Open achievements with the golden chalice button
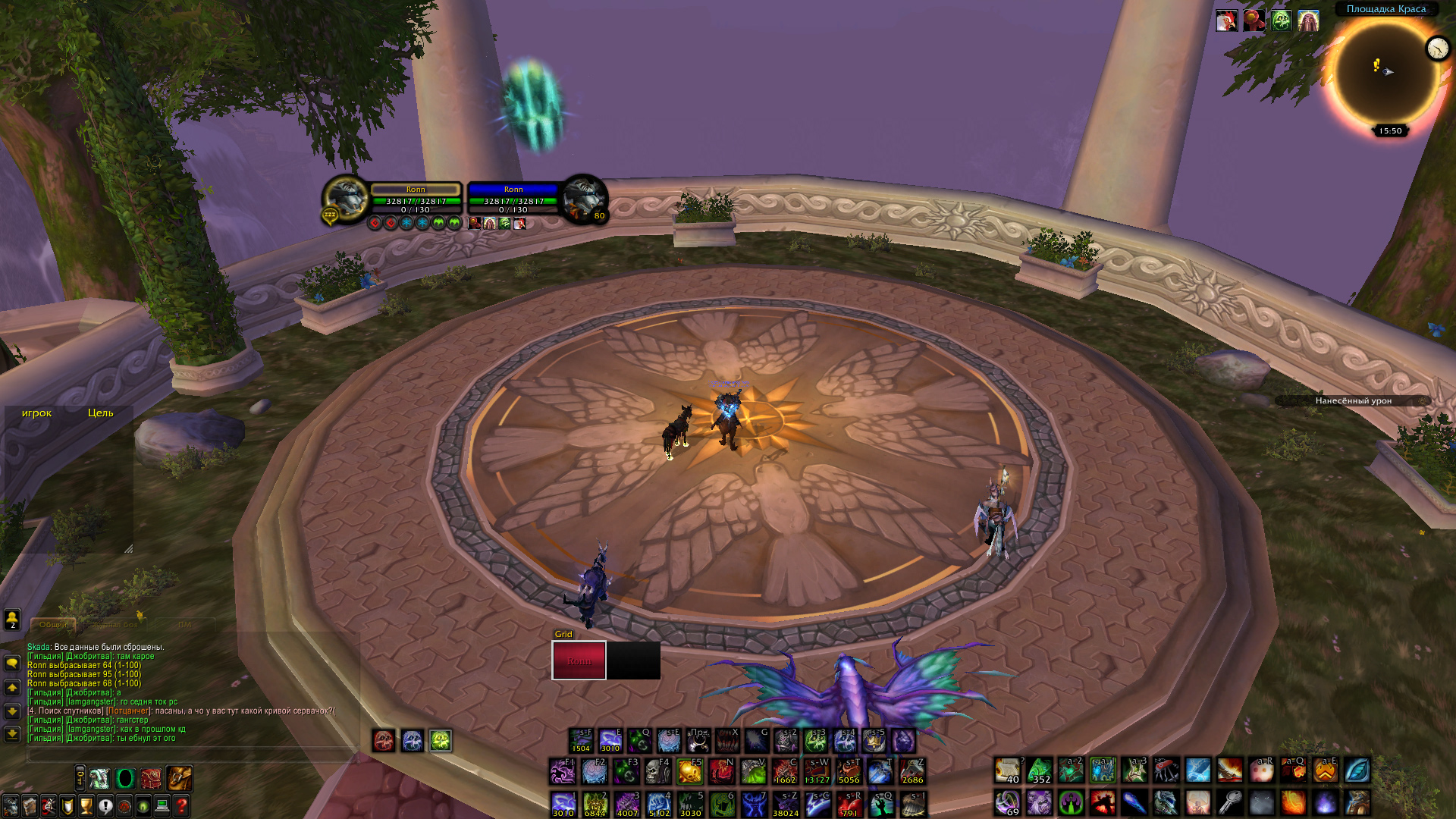 coord(86,805)
